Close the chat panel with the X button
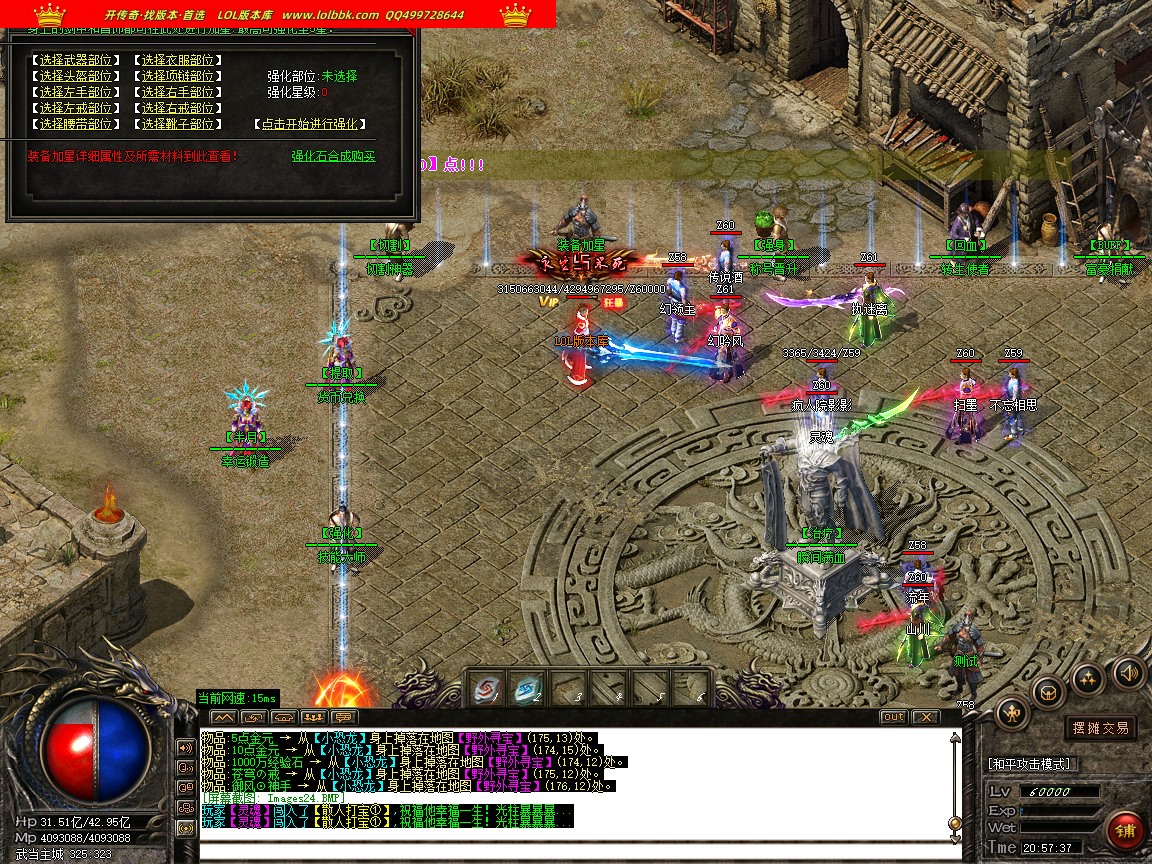The image size is (1152, 864). tap(926, 717)
